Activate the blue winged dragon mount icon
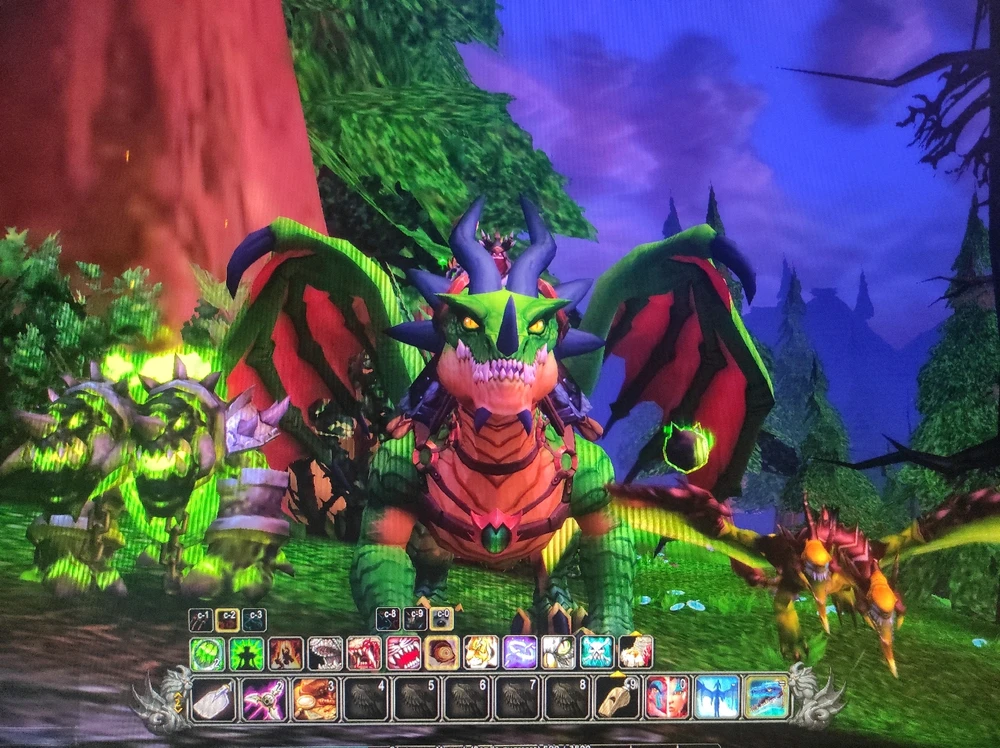1000x748 pixels. point(717,697)
